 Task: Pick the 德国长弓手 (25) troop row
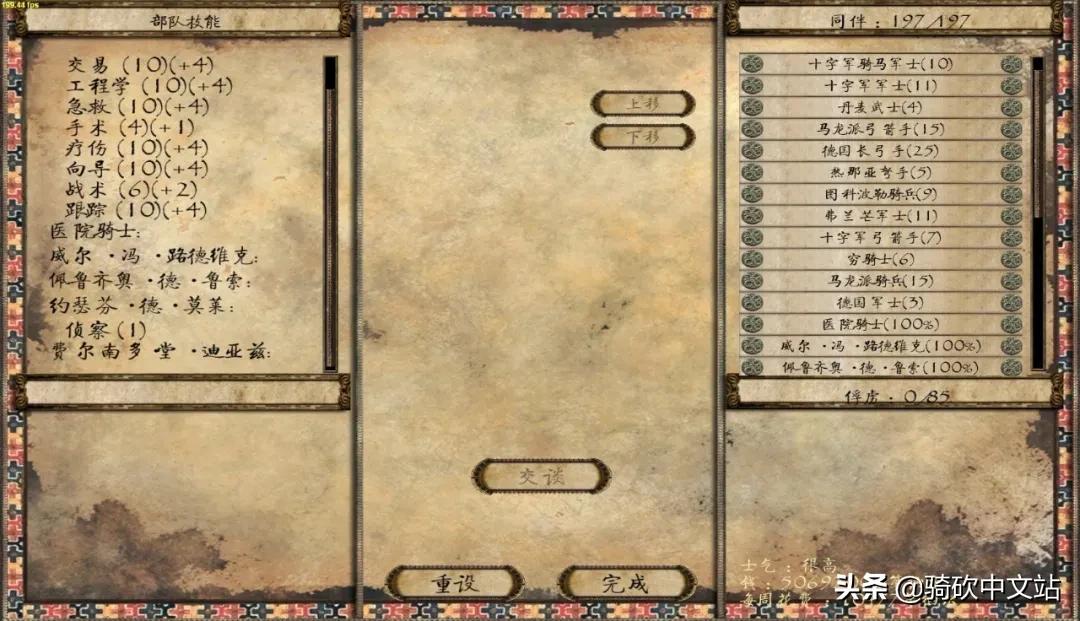point(881,151)
